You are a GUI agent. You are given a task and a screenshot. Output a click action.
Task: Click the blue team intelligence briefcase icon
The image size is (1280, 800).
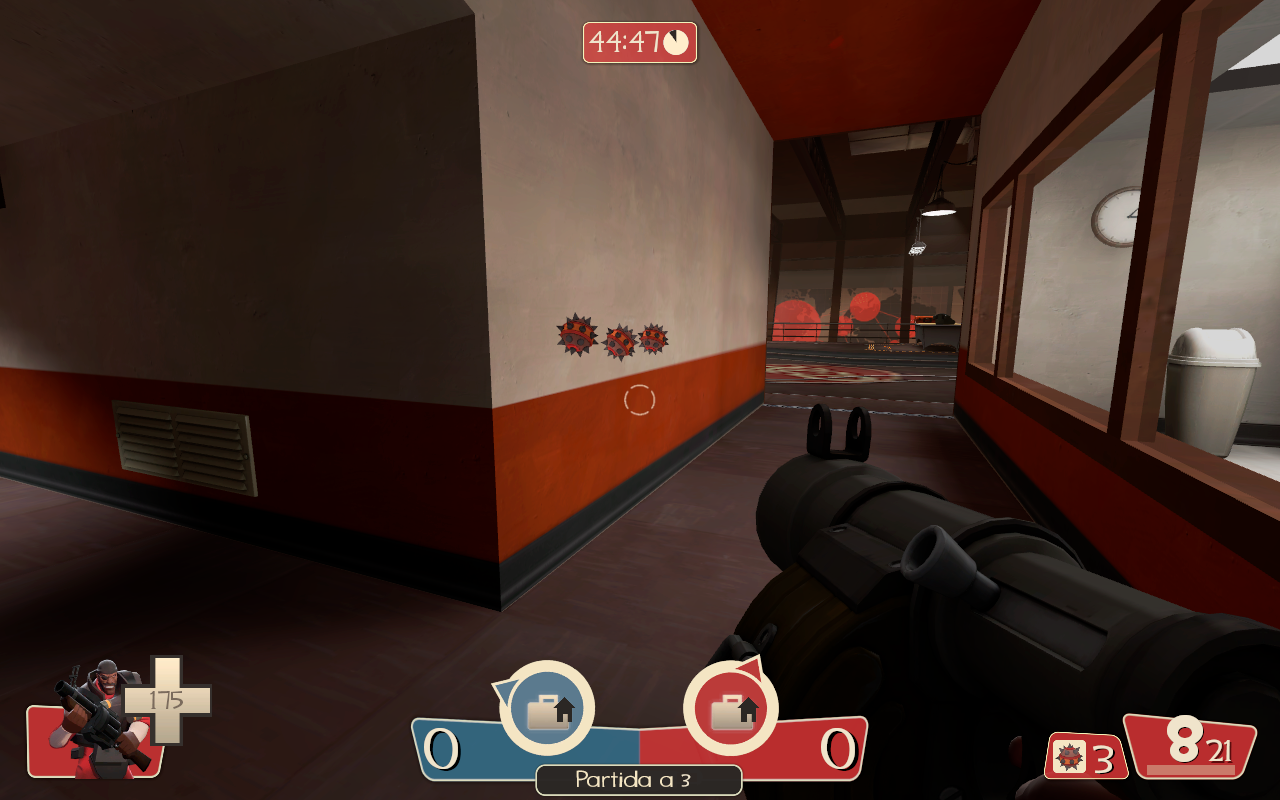[x=547, y=709]
